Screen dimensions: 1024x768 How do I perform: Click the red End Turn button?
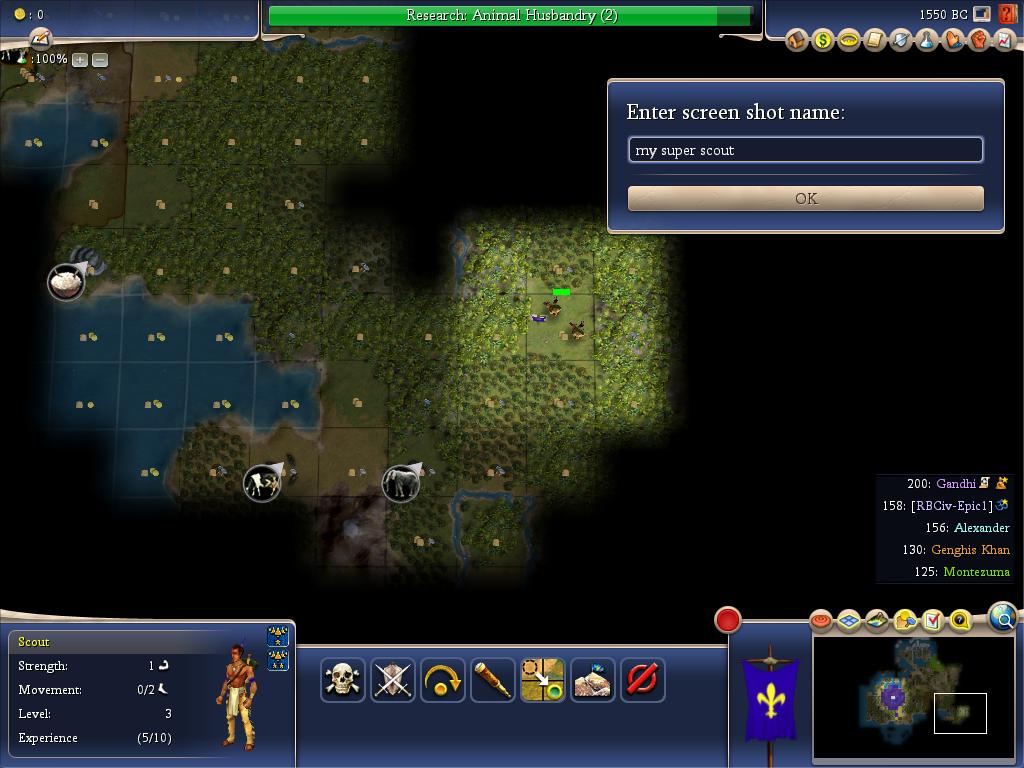click(x=728, y=620)
